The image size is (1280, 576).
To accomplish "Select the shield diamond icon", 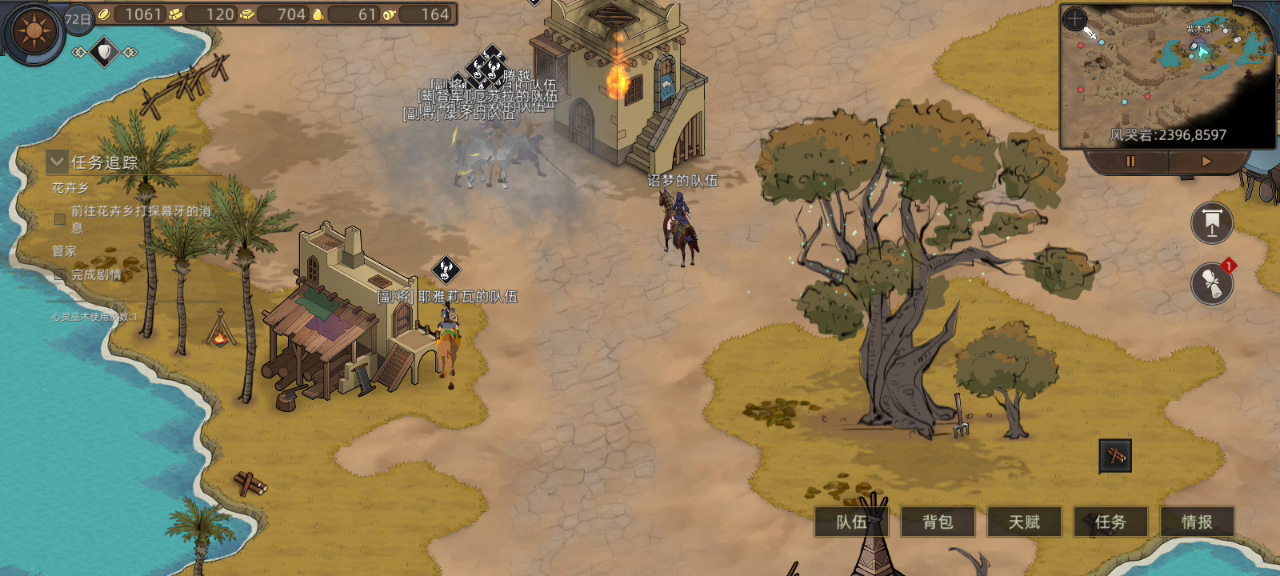I will (104, 51).
